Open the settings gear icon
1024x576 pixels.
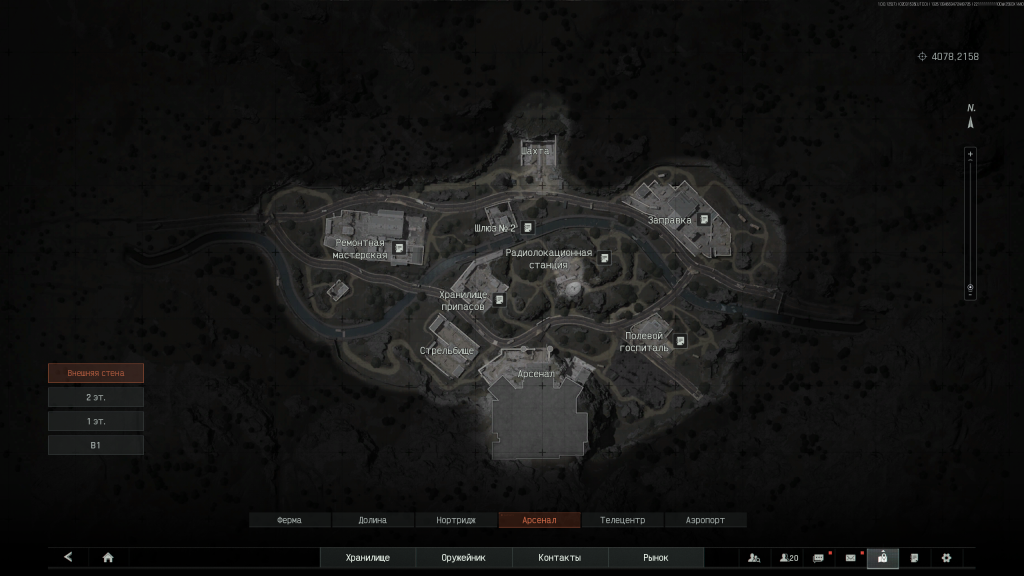point(946,558)
